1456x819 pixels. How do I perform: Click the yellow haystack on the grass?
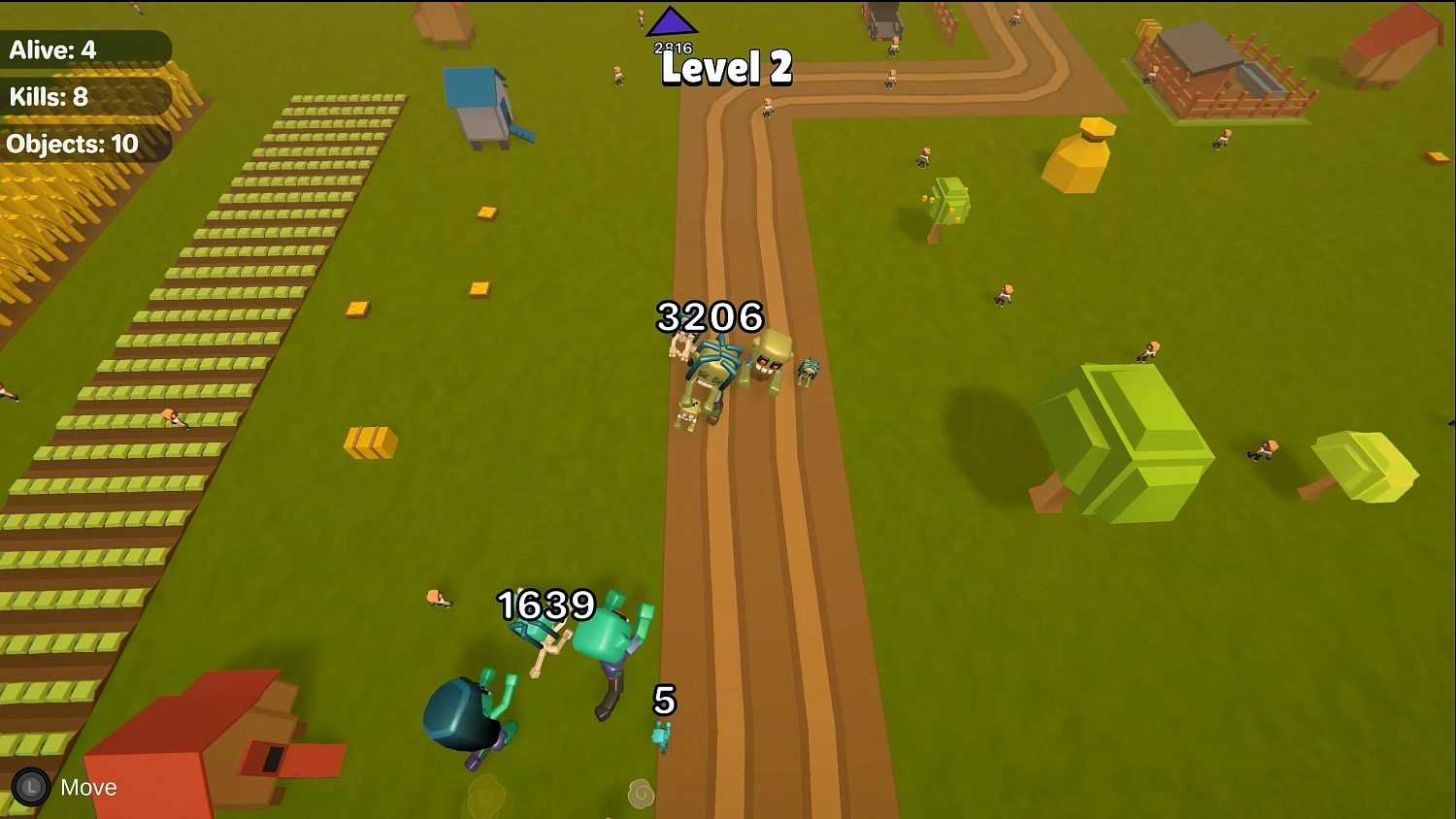pyautogui.click(x=1085, y=155)
